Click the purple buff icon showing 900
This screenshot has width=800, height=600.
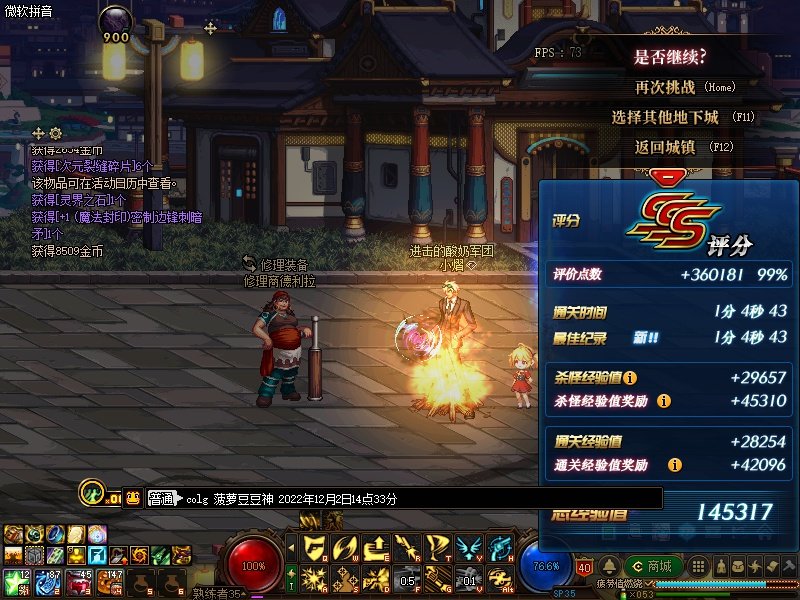115,23
